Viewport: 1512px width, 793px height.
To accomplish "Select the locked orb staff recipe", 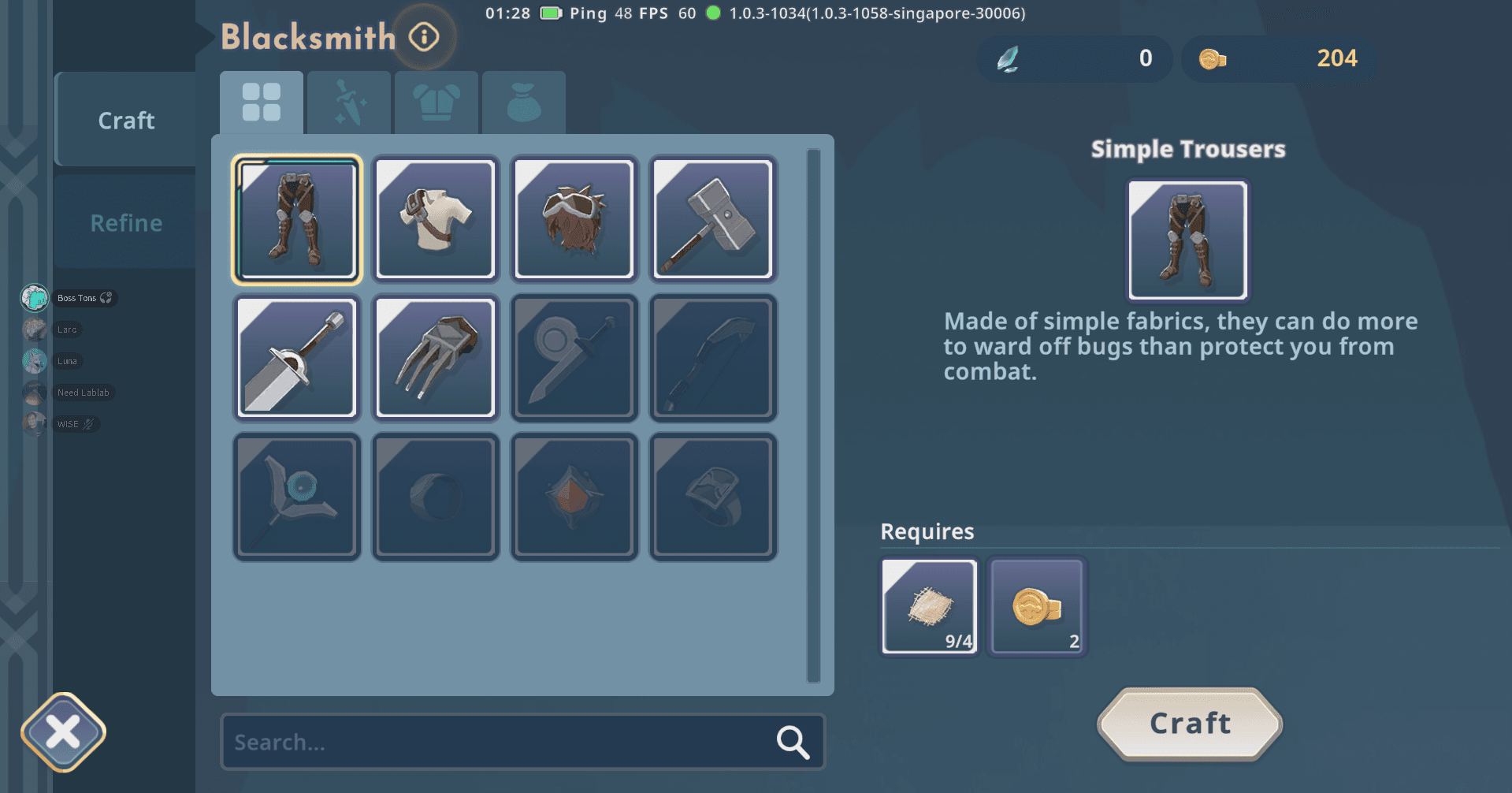I will click(297, 497).
